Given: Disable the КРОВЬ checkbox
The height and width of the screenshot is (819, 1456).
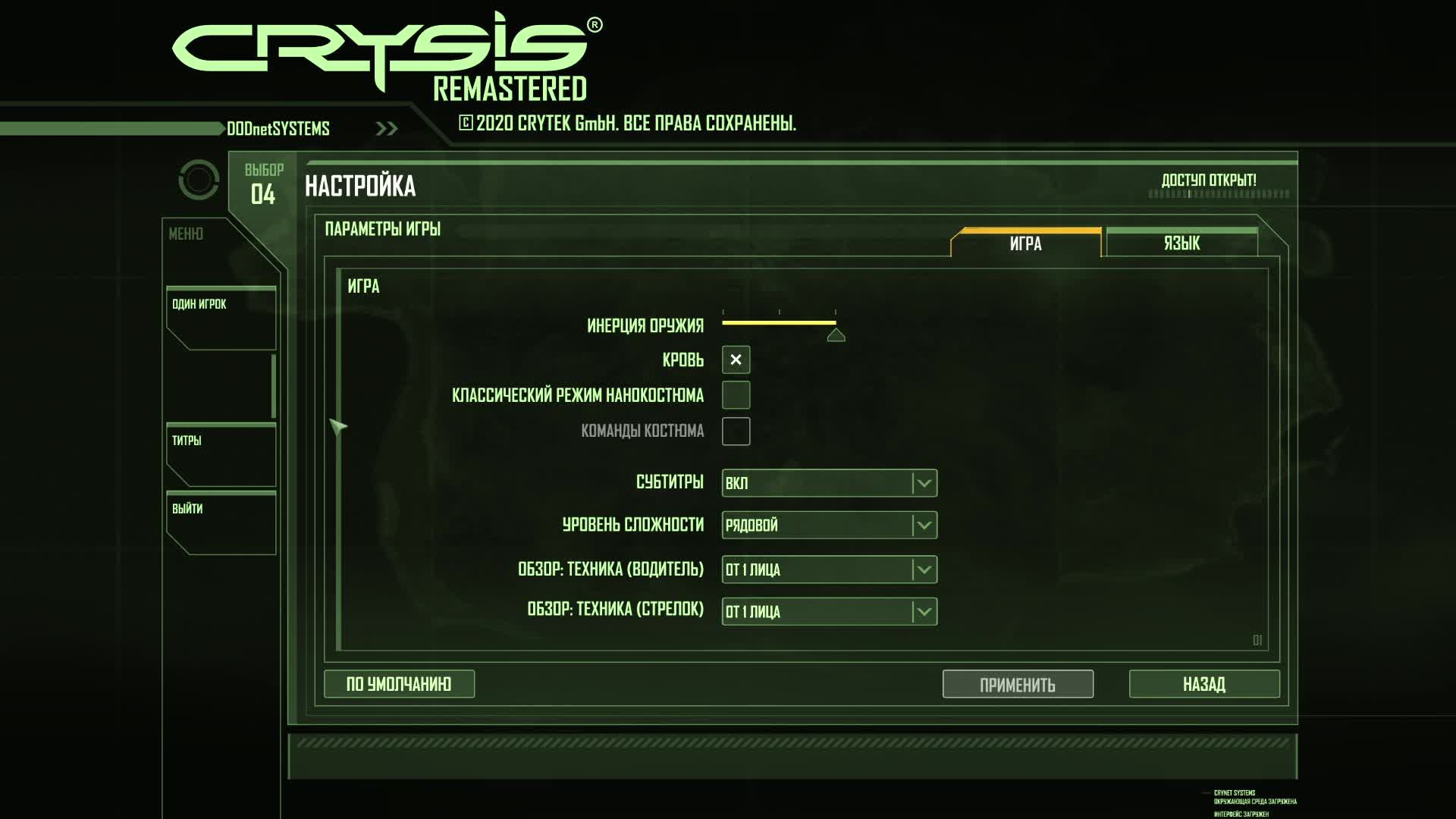Looking at the screenshot, I should coord(735,360).
